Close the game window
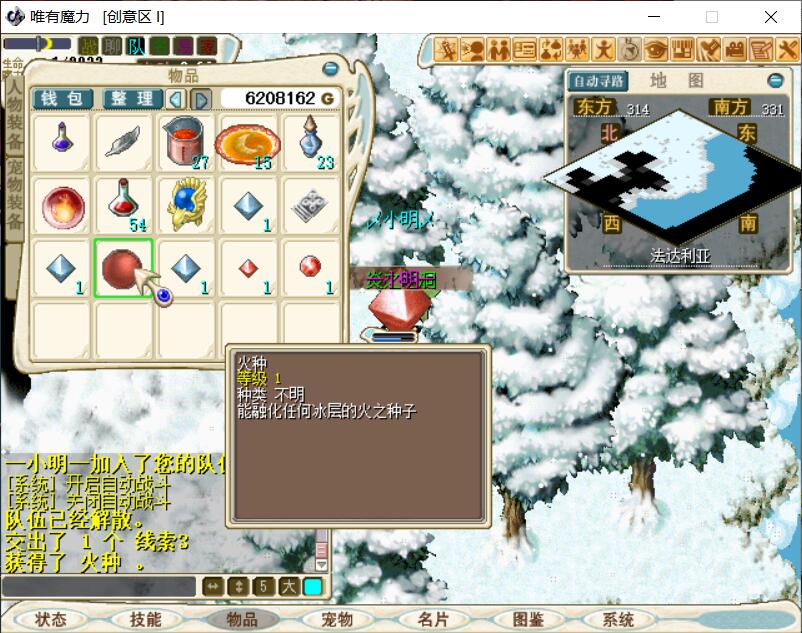Screen dimensions: 802x633 [771, 17]
